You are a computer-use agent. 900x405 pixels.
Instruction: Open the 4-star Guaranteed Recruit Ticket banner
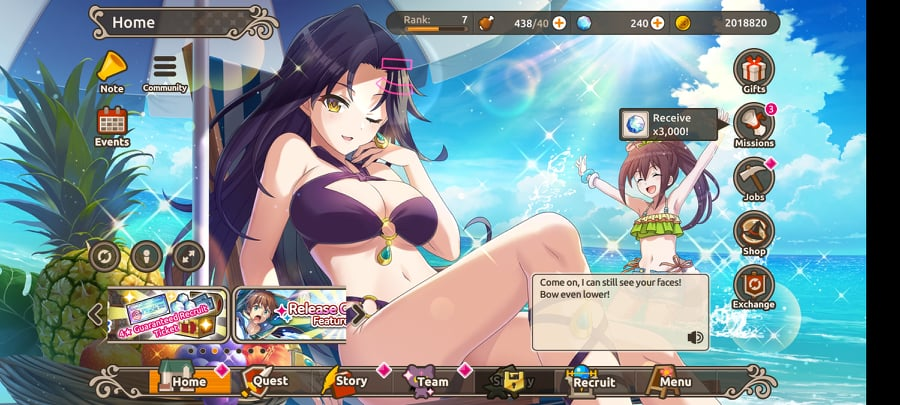coord(167,314)
